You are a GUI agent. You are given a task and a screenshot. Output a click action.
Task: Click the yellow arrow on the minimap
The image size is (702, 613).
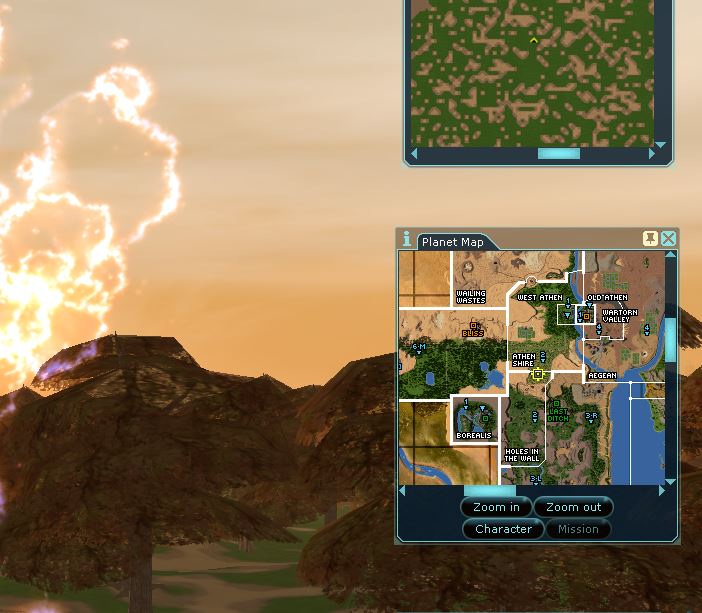(534, 41)
